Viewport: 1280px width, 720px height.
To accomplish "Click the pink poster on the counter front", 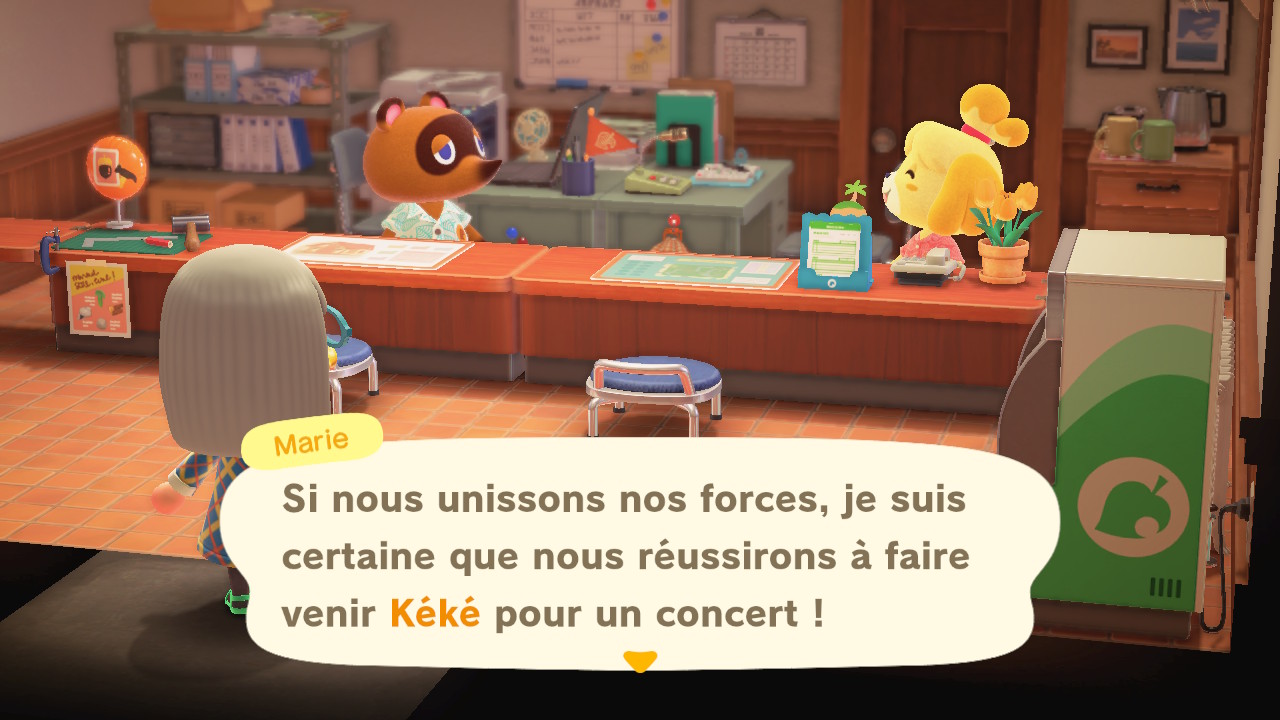I will click(100, 300).
